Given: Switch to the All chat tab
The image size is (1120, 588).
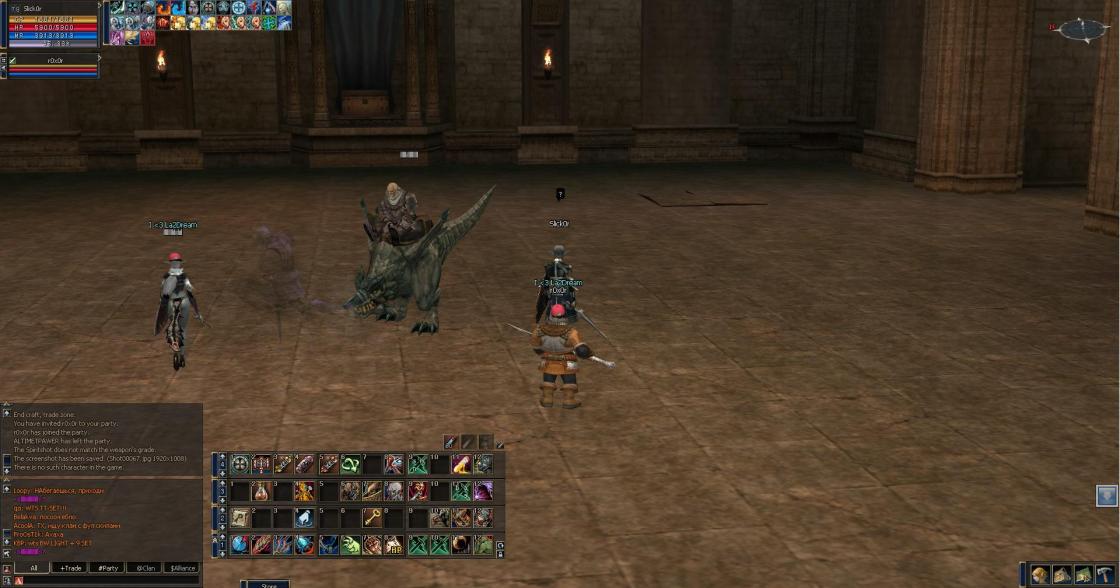Looking at the screenshot, I should tap(33, 567).
